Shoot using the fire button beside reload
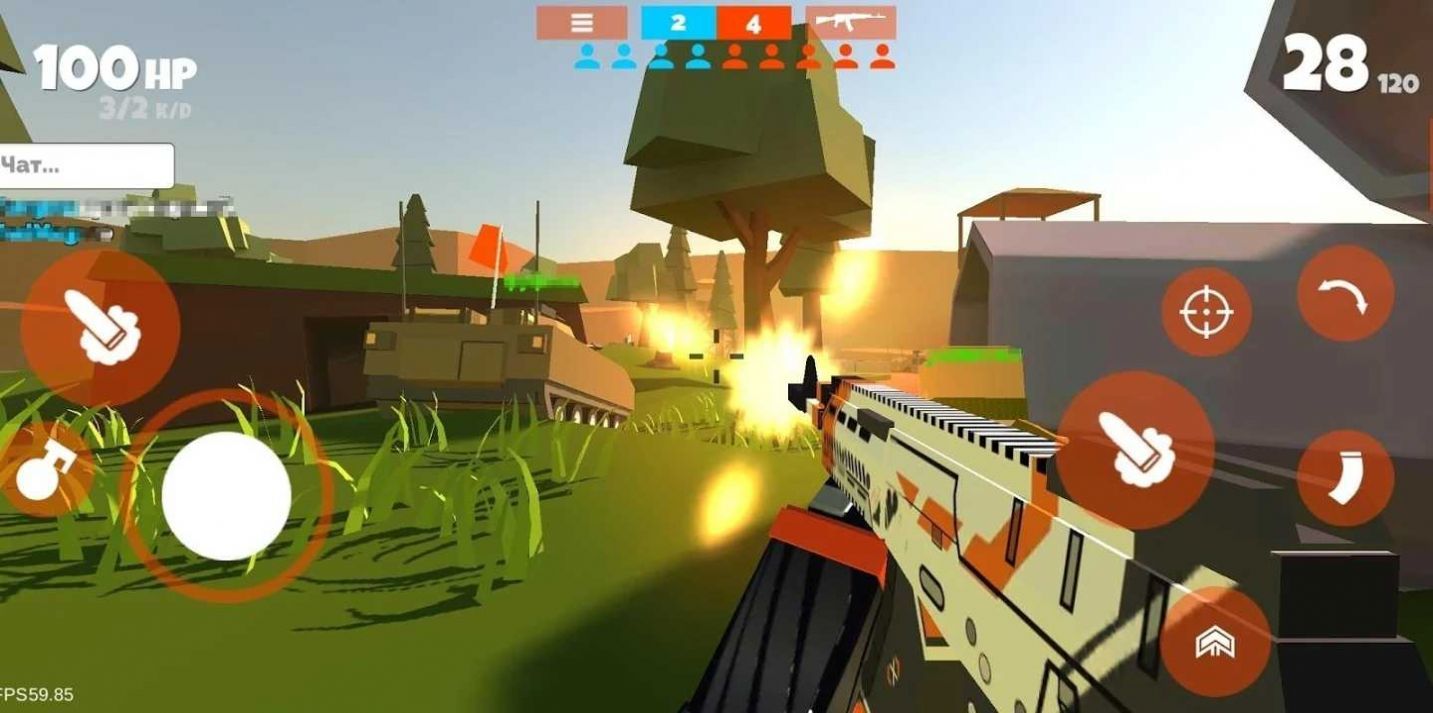1433x713 pixels. point(1135,450)
